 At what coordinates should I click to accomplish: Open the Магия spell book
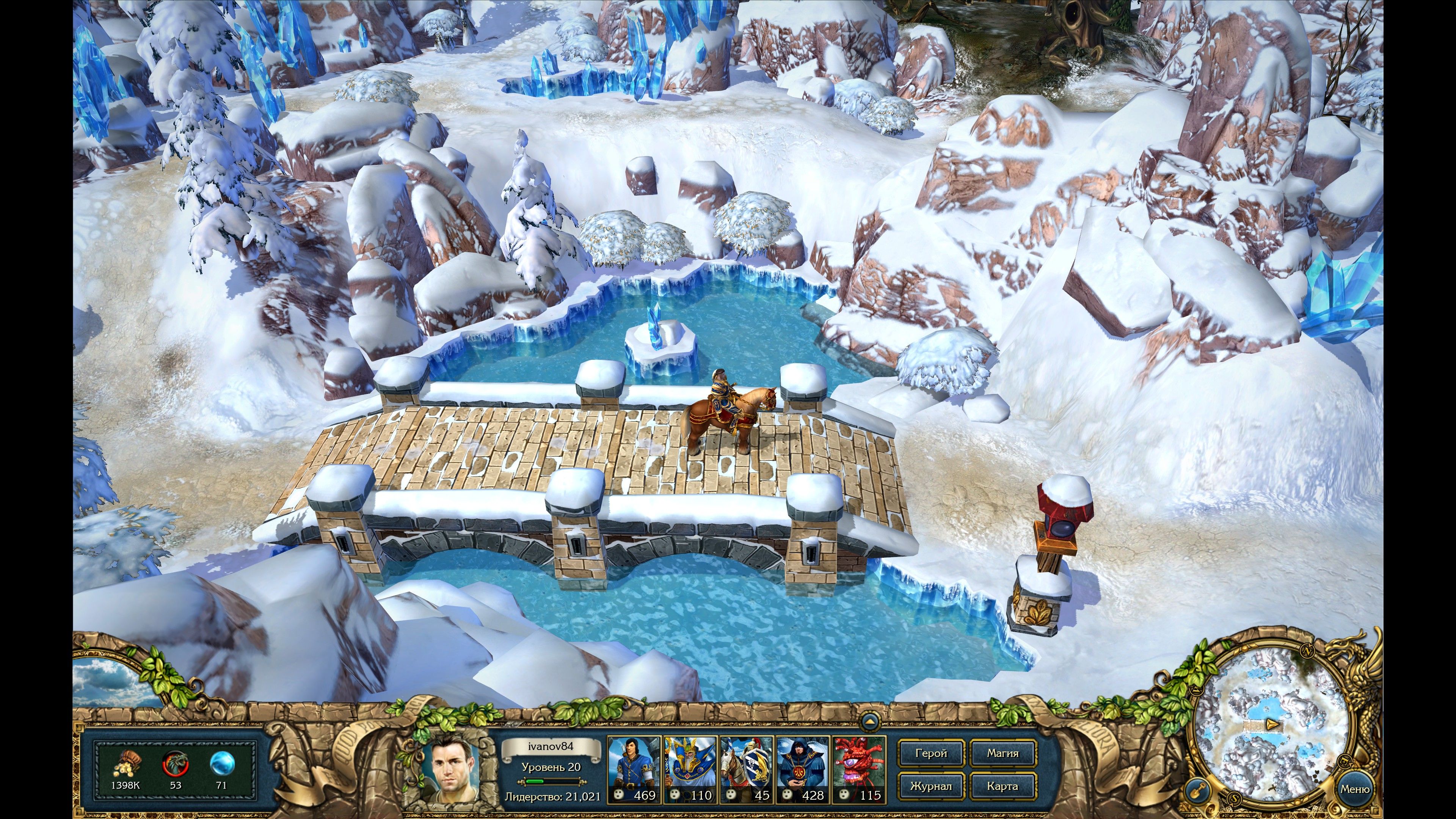[1003, 753]
